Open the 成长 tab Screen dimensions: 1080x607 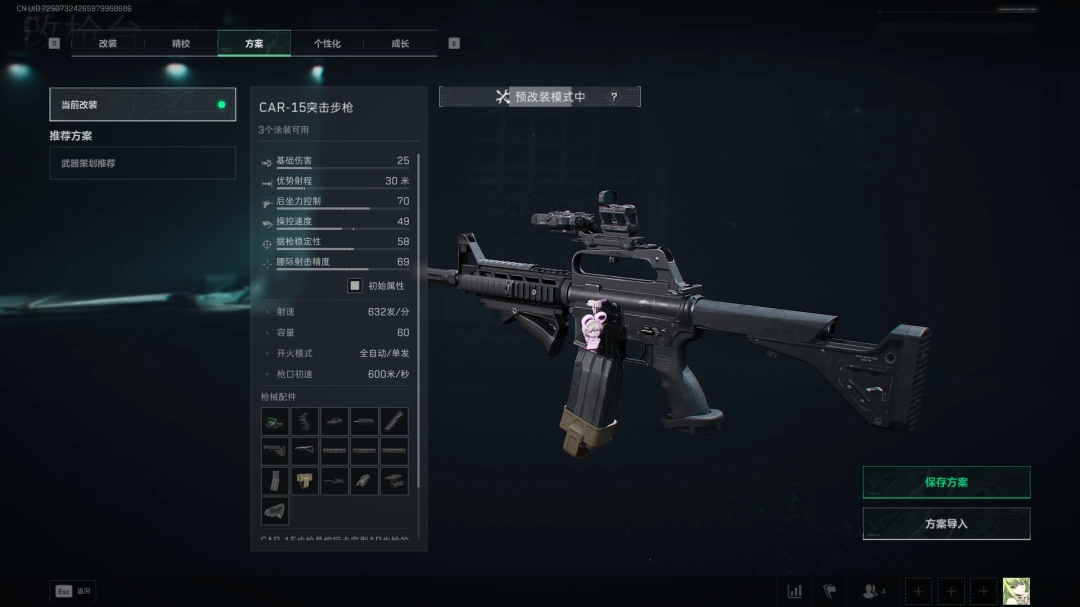[x=400, y=44]
